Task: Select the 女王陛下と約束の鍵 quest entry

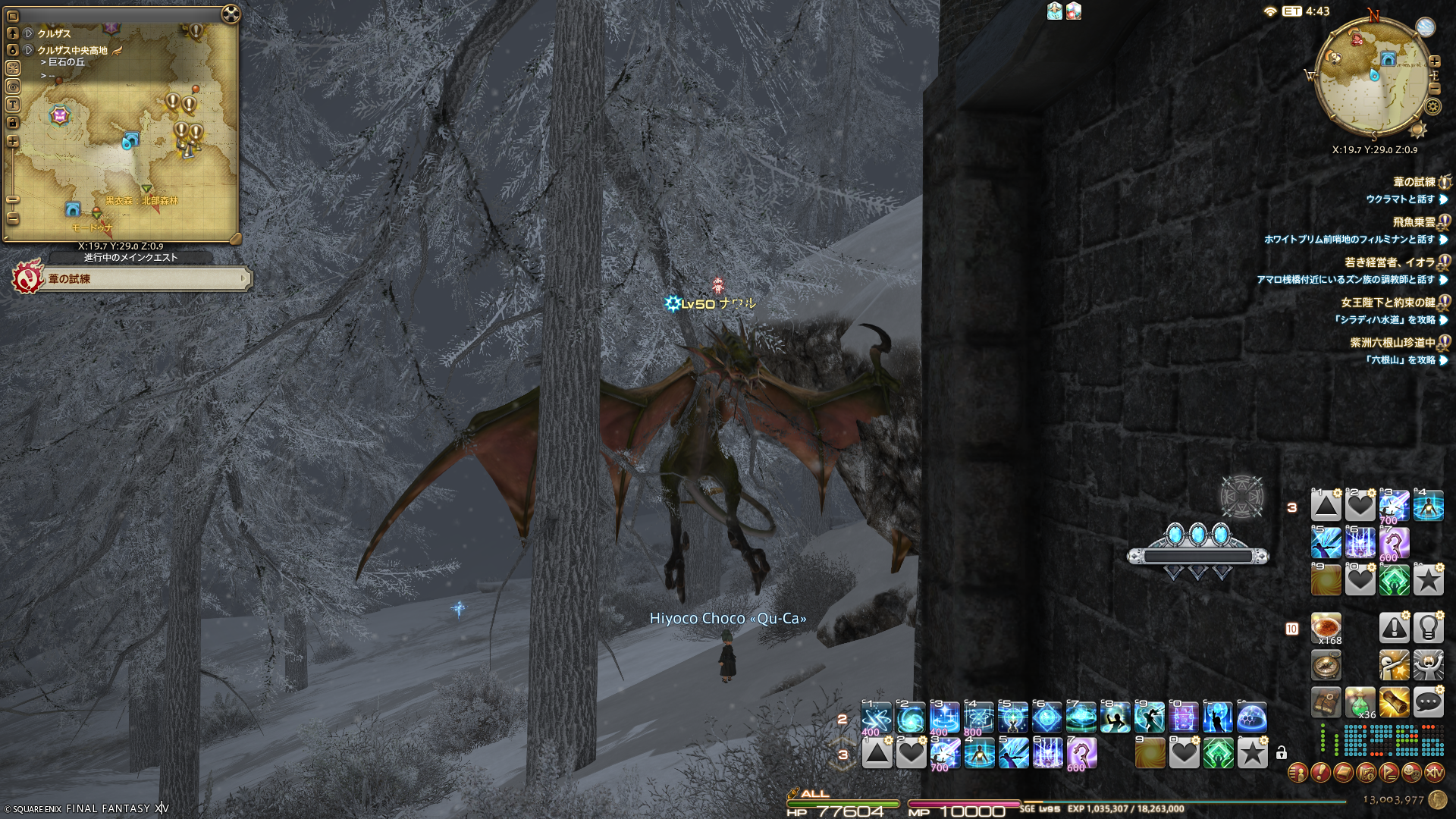Action: pos(1388,303)
